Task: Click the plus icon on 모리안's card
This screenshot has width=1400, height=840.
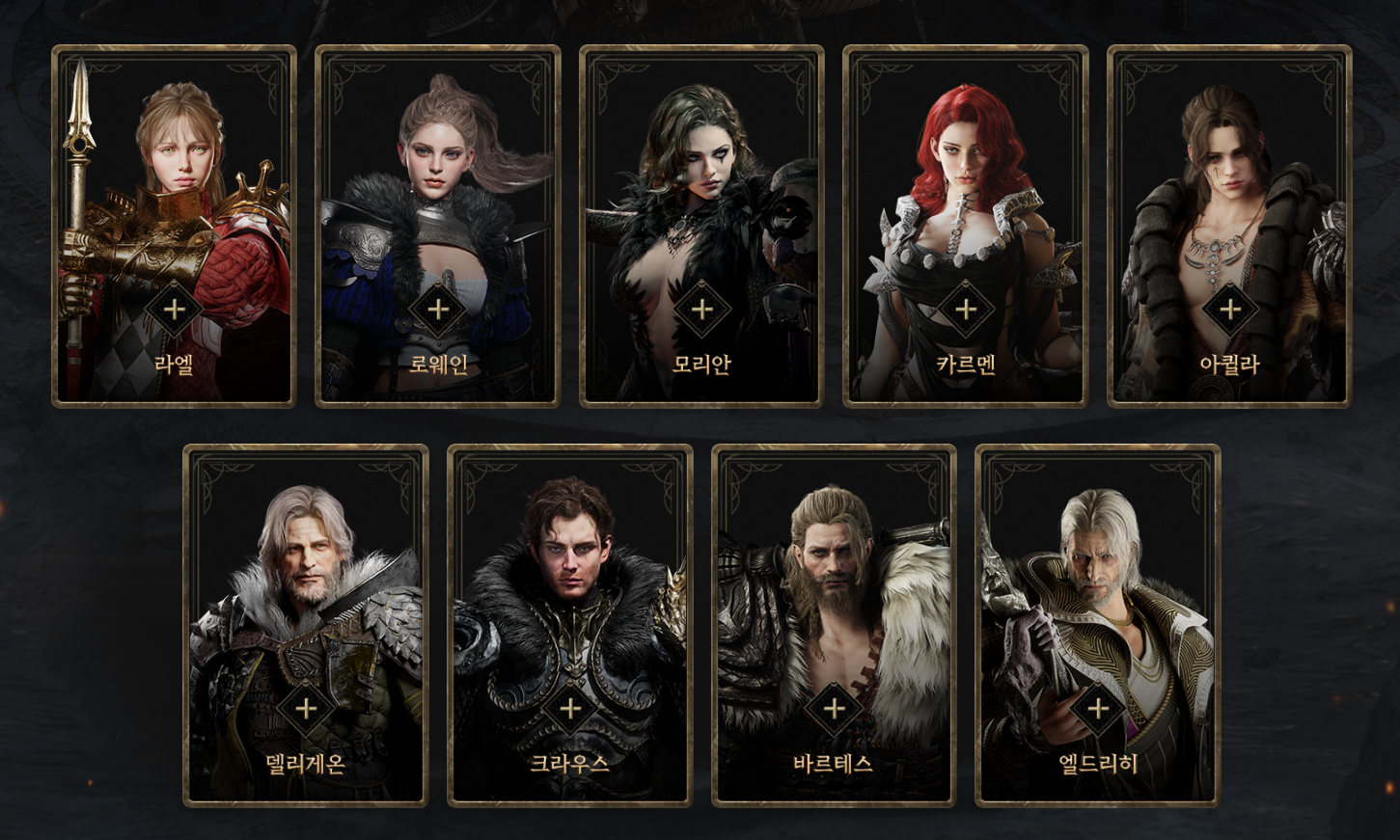Action: click(701, 311)
